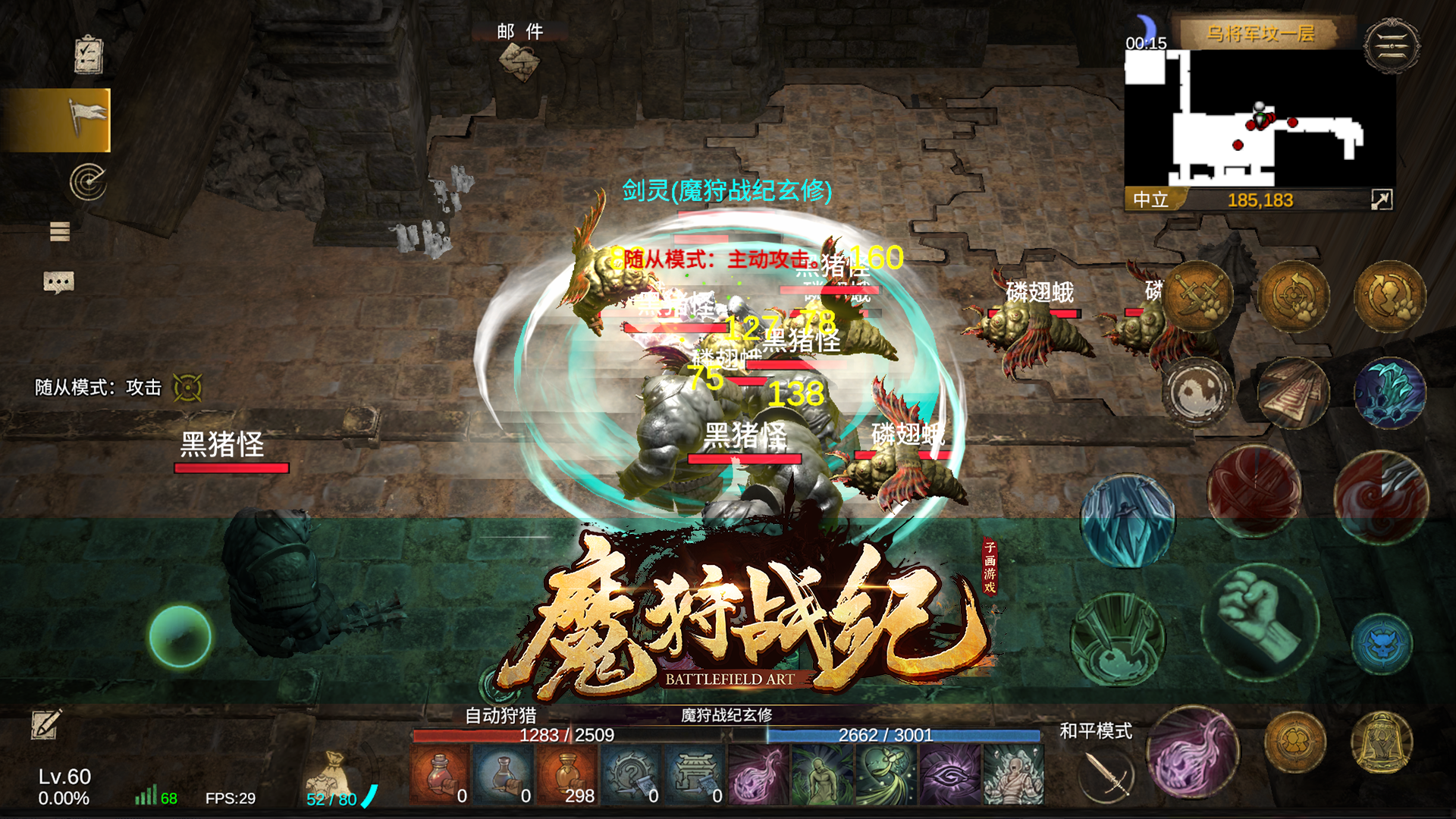
Task: Open the radar targeting icon below the flag
Action: [x=89, y=180]
